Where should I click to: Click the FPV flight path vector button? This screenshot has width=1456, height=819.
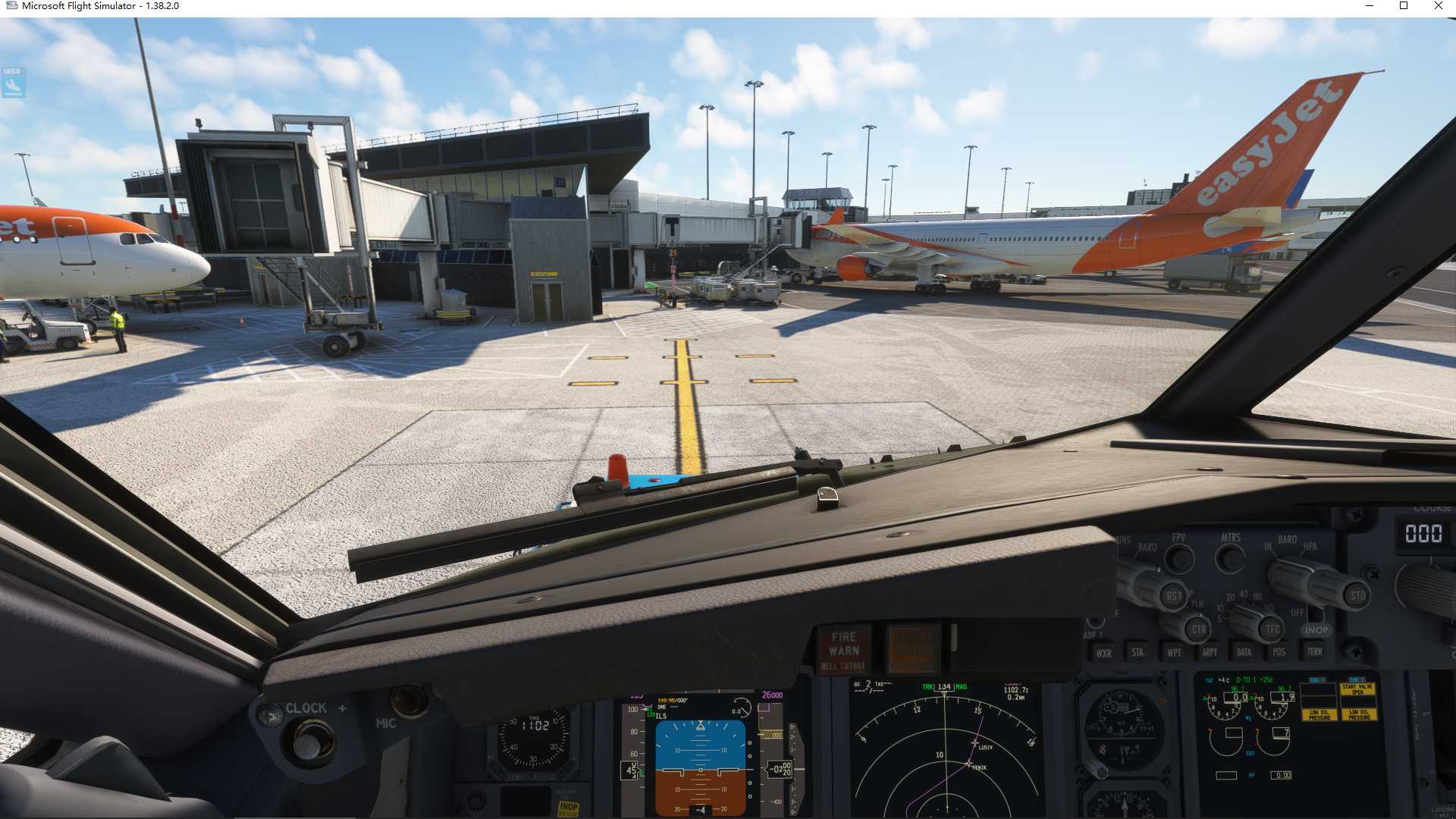coord(1178,560)
